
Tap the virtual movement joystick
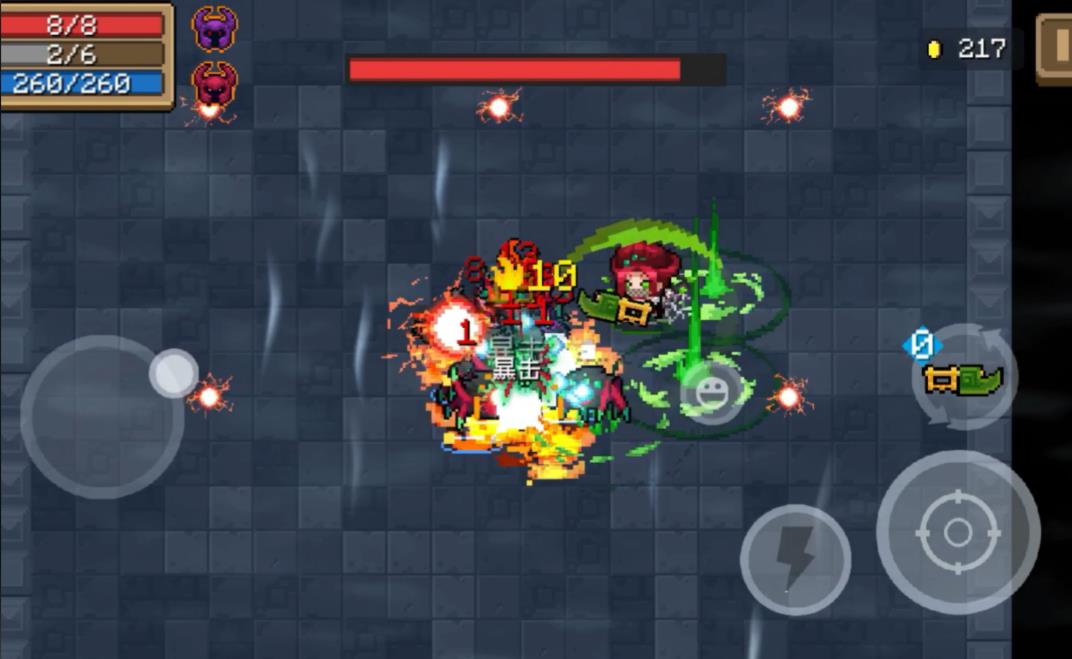coord(103,415)
